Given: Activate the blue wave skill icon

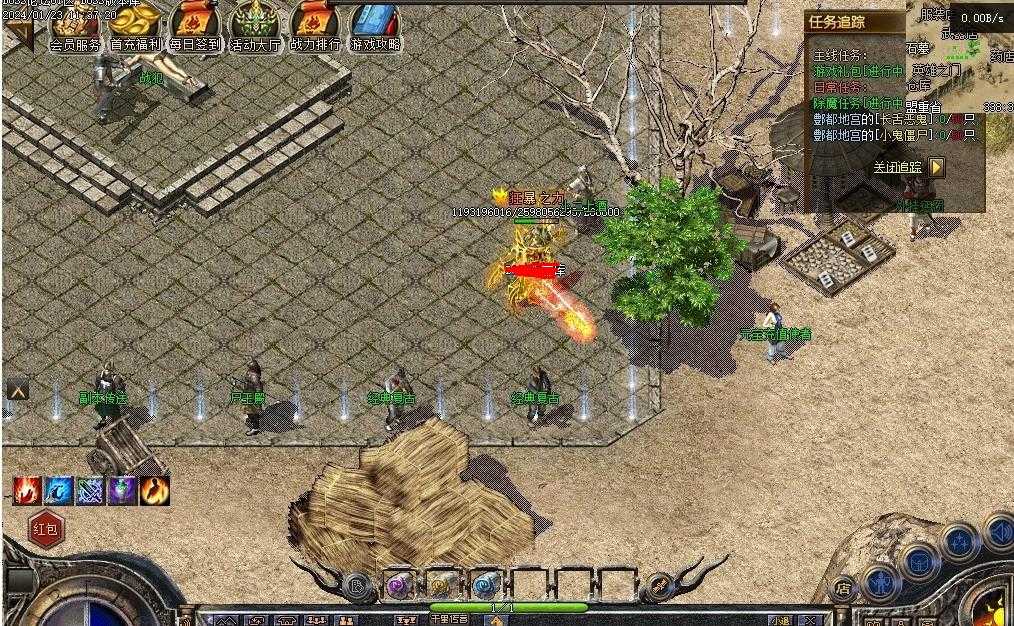Looking at the screenshot, I should tap(59, 490).
